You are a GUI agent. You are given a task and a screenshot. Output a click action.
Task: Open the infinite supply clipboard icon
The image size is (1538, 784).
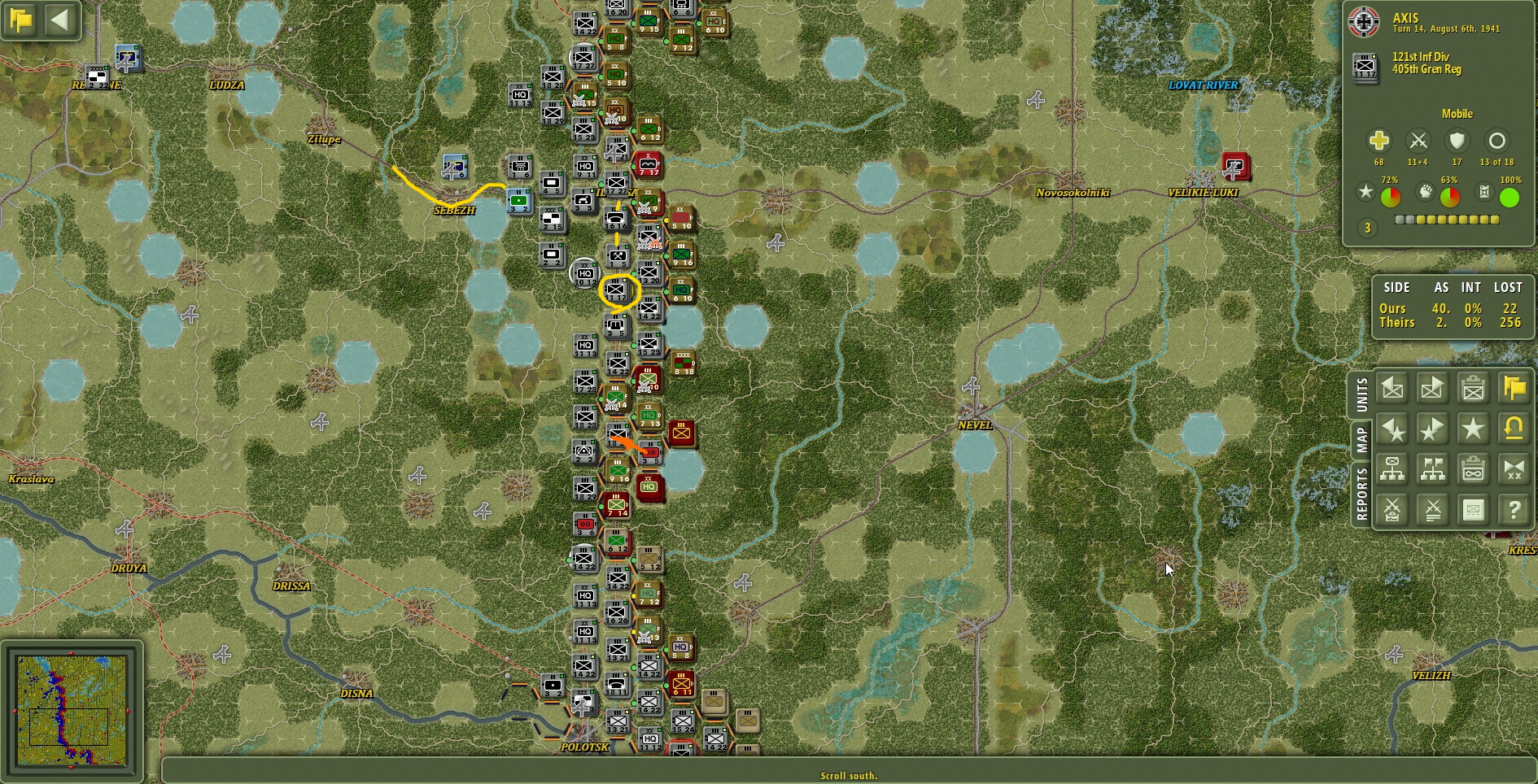(1473, 470)
